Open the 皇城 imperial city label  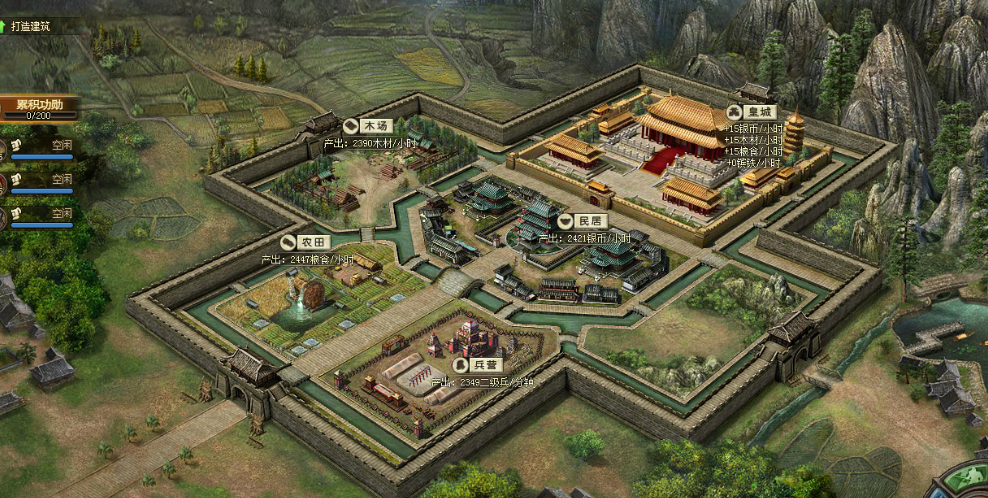tap(752, 113)
